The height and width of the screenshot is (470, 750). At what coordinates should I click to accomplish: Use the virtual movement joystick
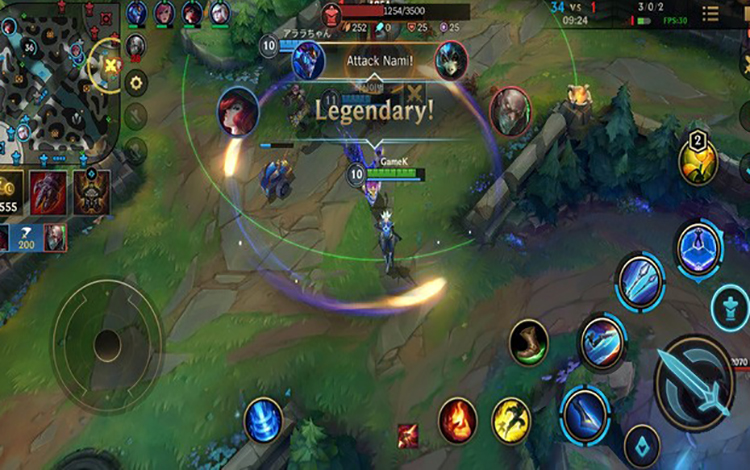[106, 345]
